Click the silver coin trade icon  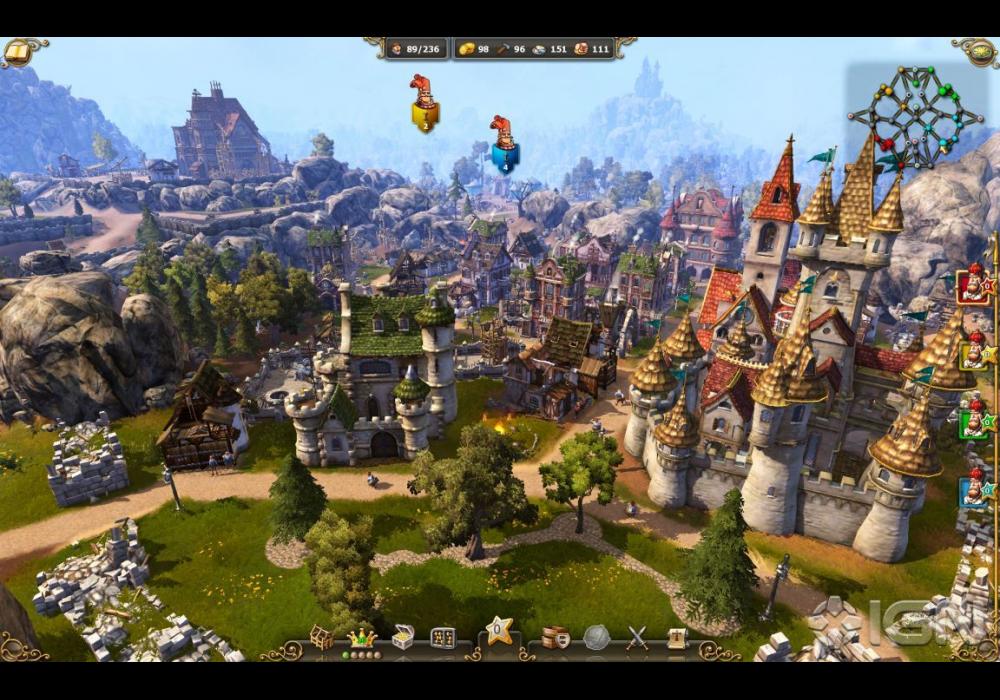(597, 637)
